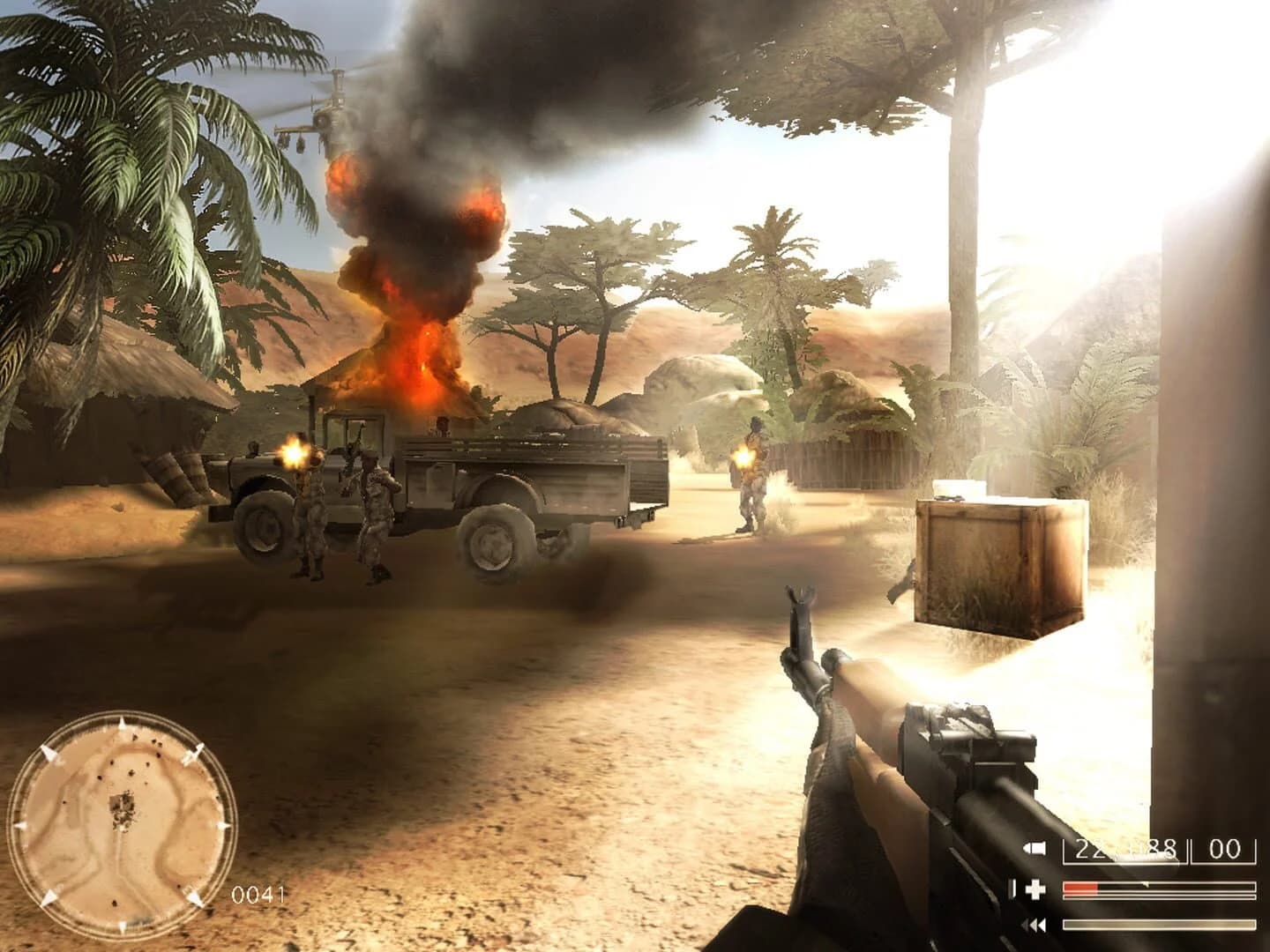The width and height of the screenshot is (1270, 952).
Task: Click the score label 0041
Action: (256, 893)
